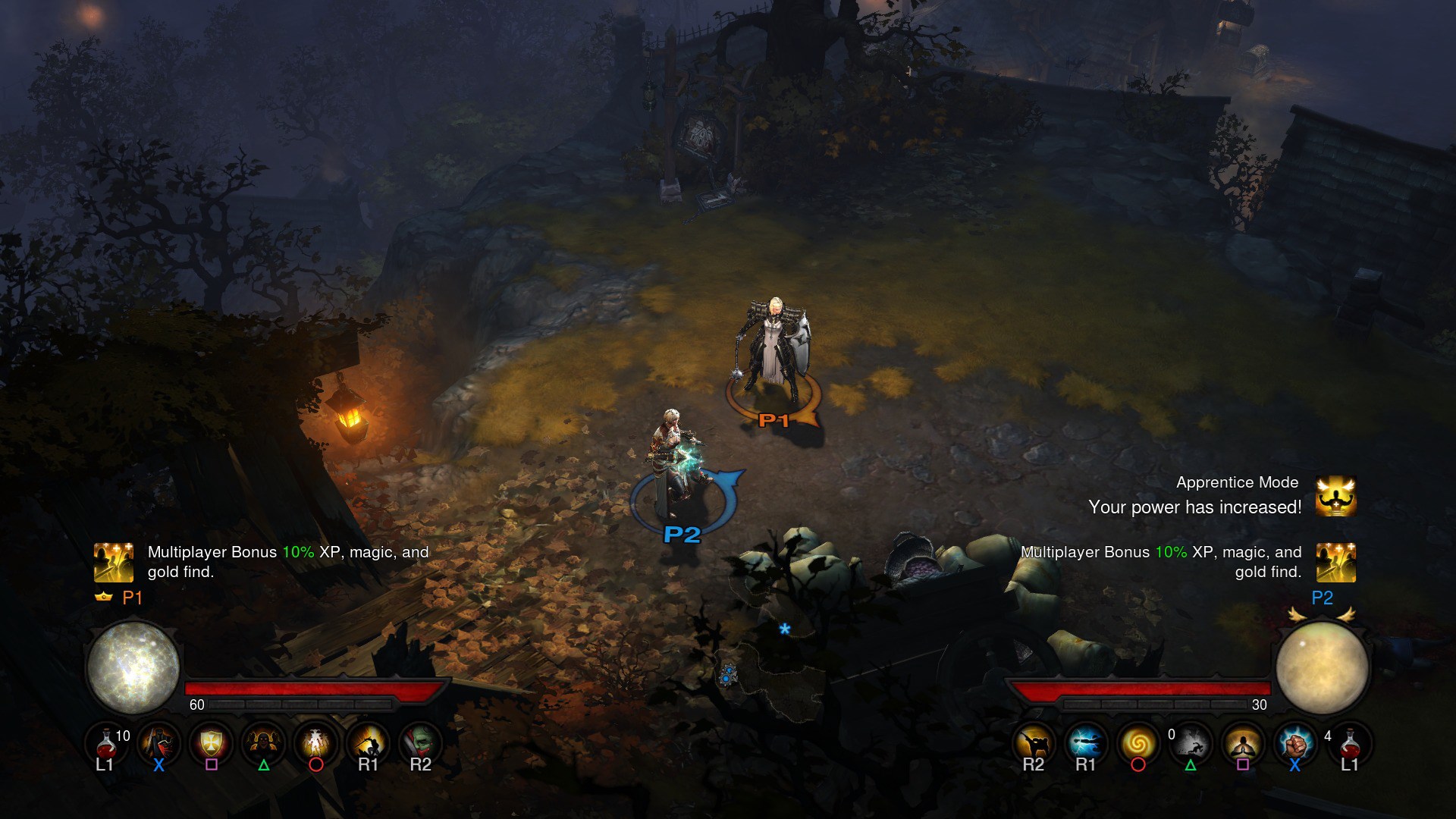This screenshot has height=819, width=1456.
Task: Activate the blue lightning dash skill
Action: (1086, 742)
